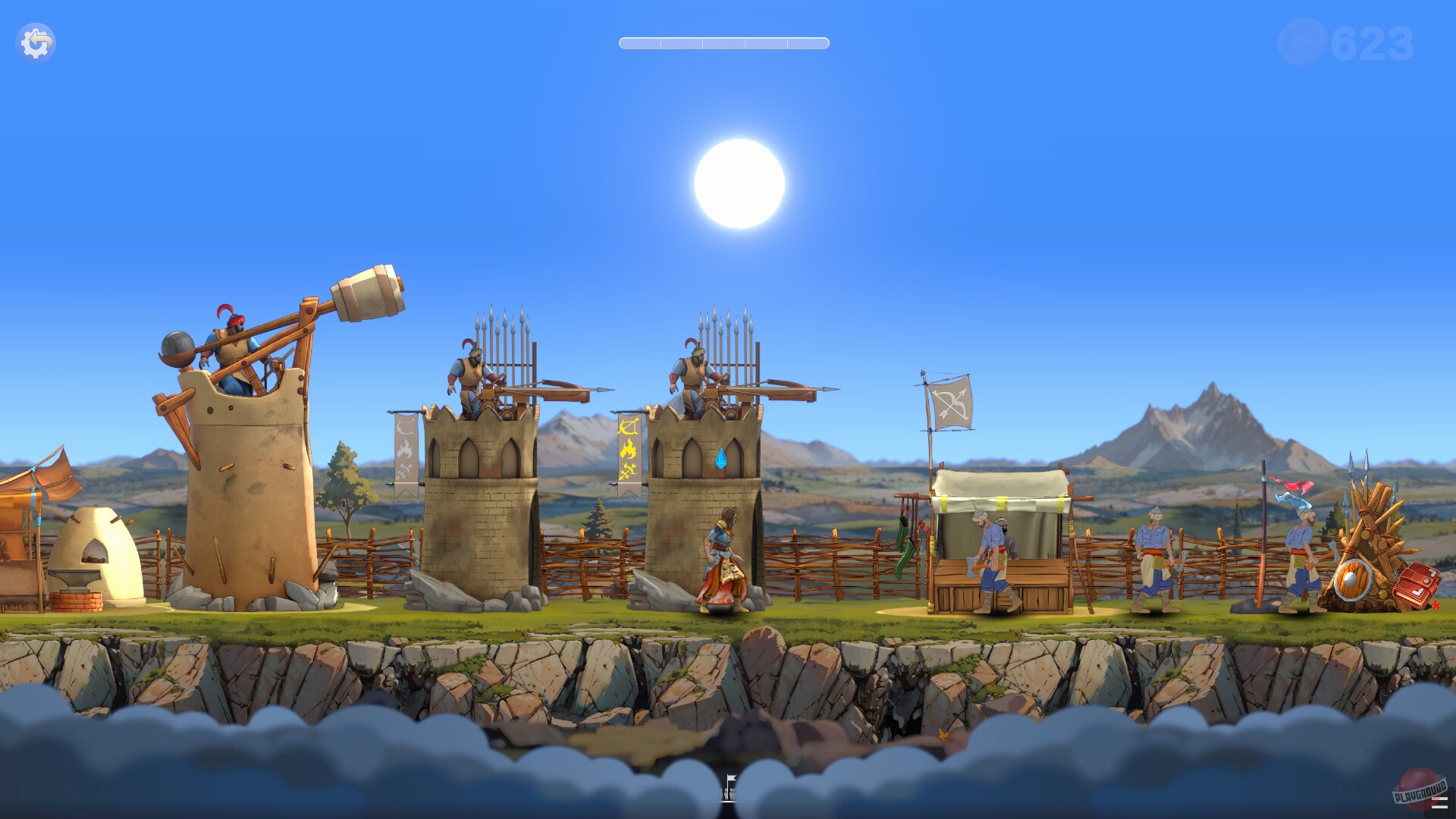
Task: Open the gear undo/settings icon top-left
Action: [36, 42]
